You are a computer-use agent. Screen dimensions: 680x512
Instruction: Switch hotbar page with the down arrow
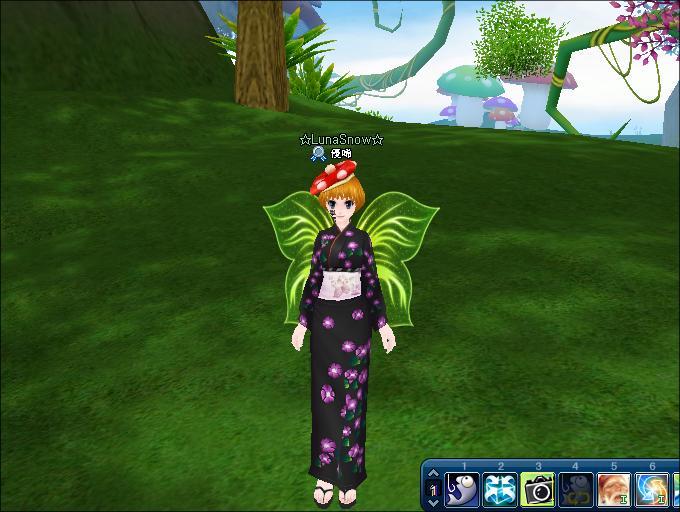pos(433,503)
